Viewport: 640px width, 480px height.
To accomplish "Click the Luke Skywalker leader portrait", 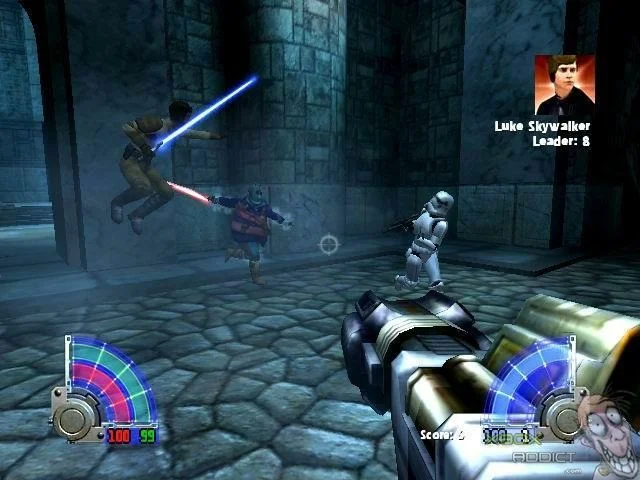I will (564, 85).
